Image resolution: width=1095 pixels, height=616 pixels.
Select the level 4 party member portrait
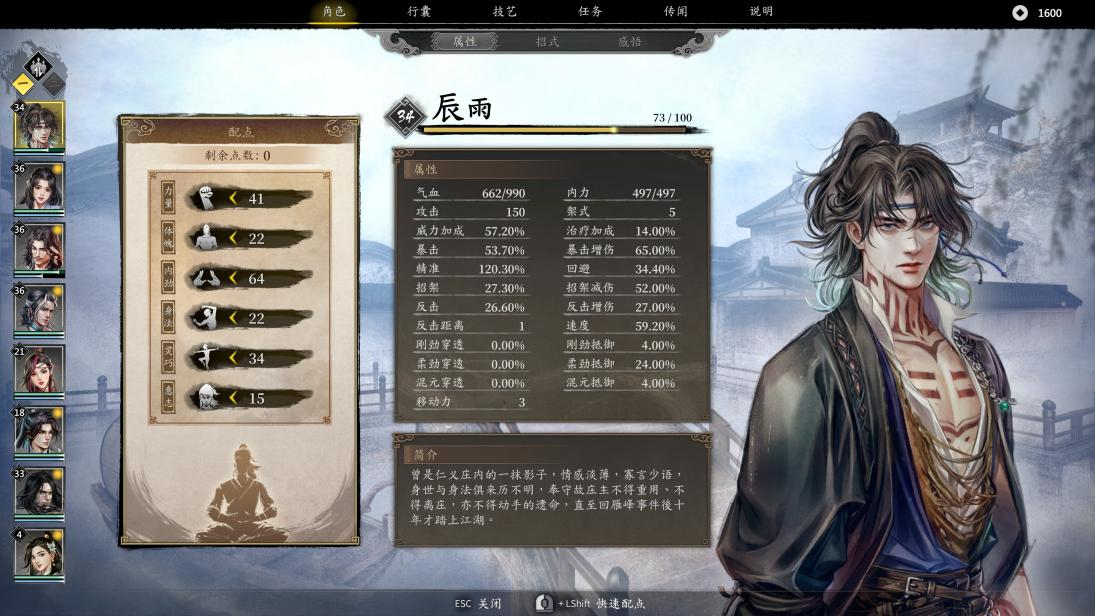click(40, 553)
